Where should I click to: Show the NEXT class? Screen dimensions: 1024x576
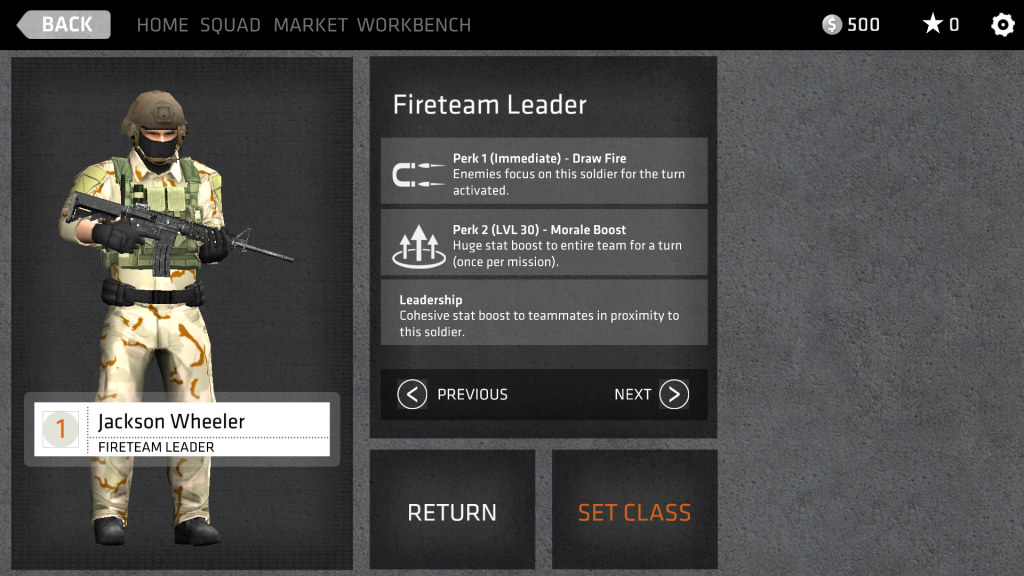(652, 394)
